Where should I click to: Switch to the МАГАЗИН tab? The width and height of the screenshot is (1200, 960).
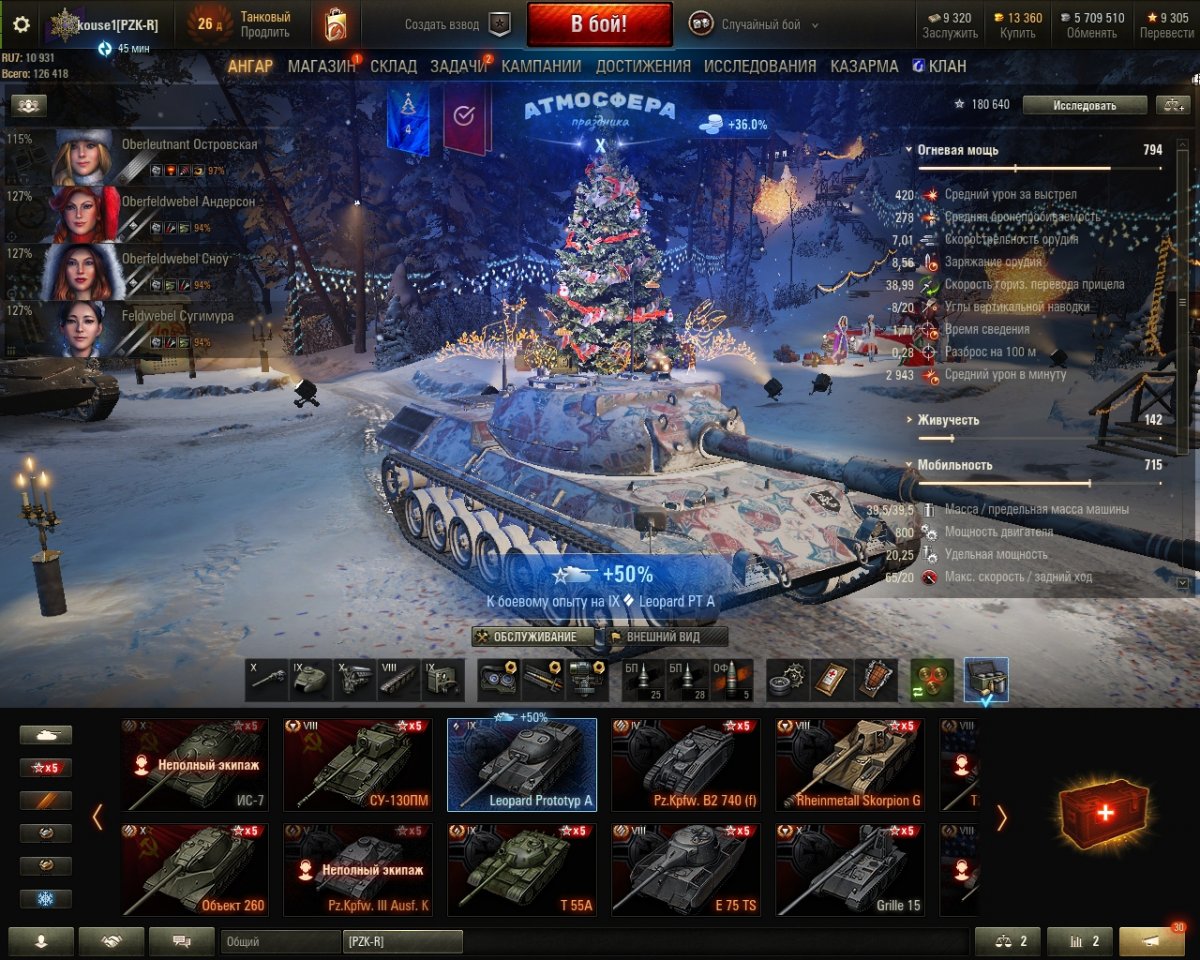point(321,66)
